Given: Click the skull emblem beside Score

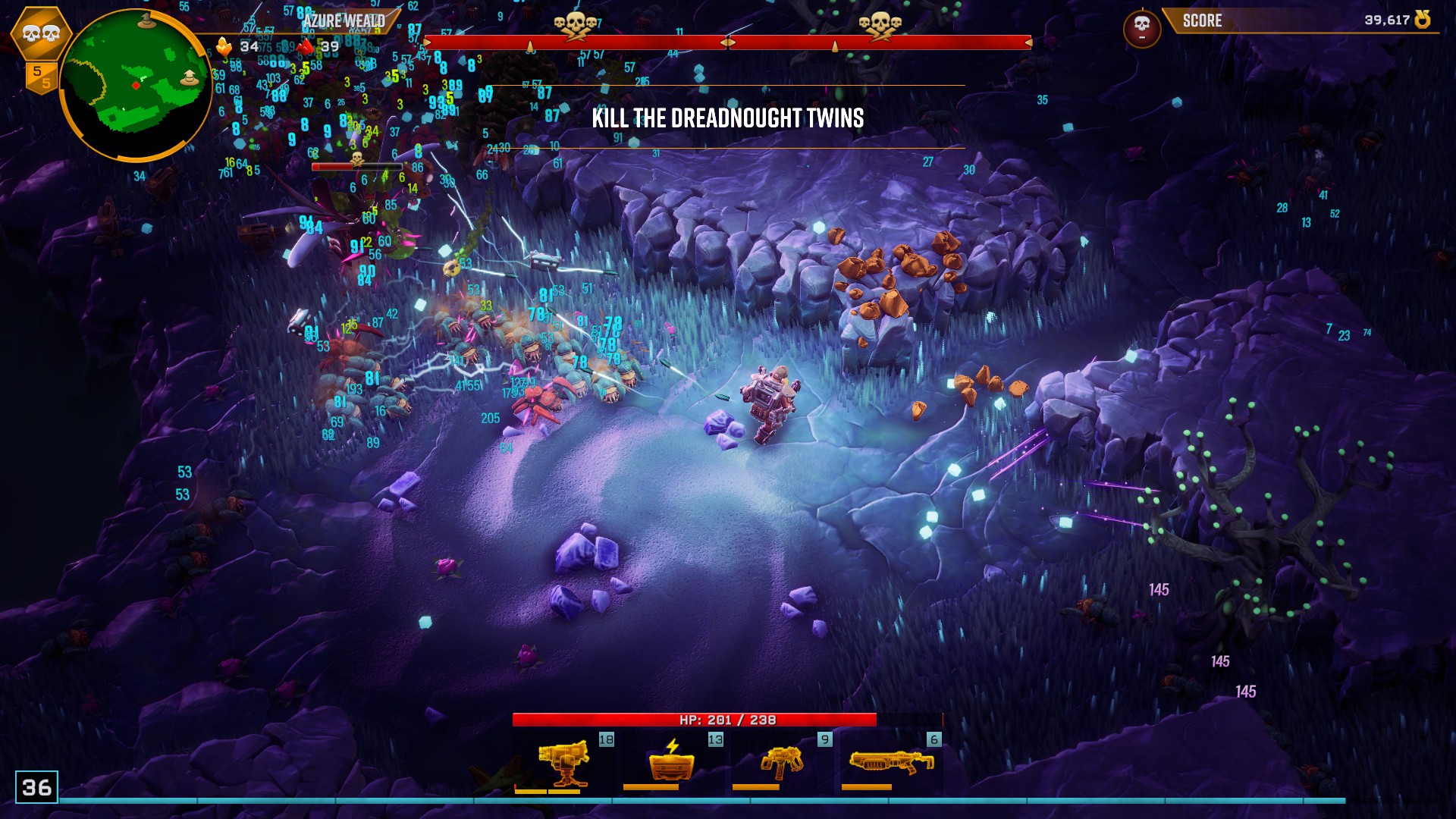Looking at the screenshot, I should [1141, 29].
